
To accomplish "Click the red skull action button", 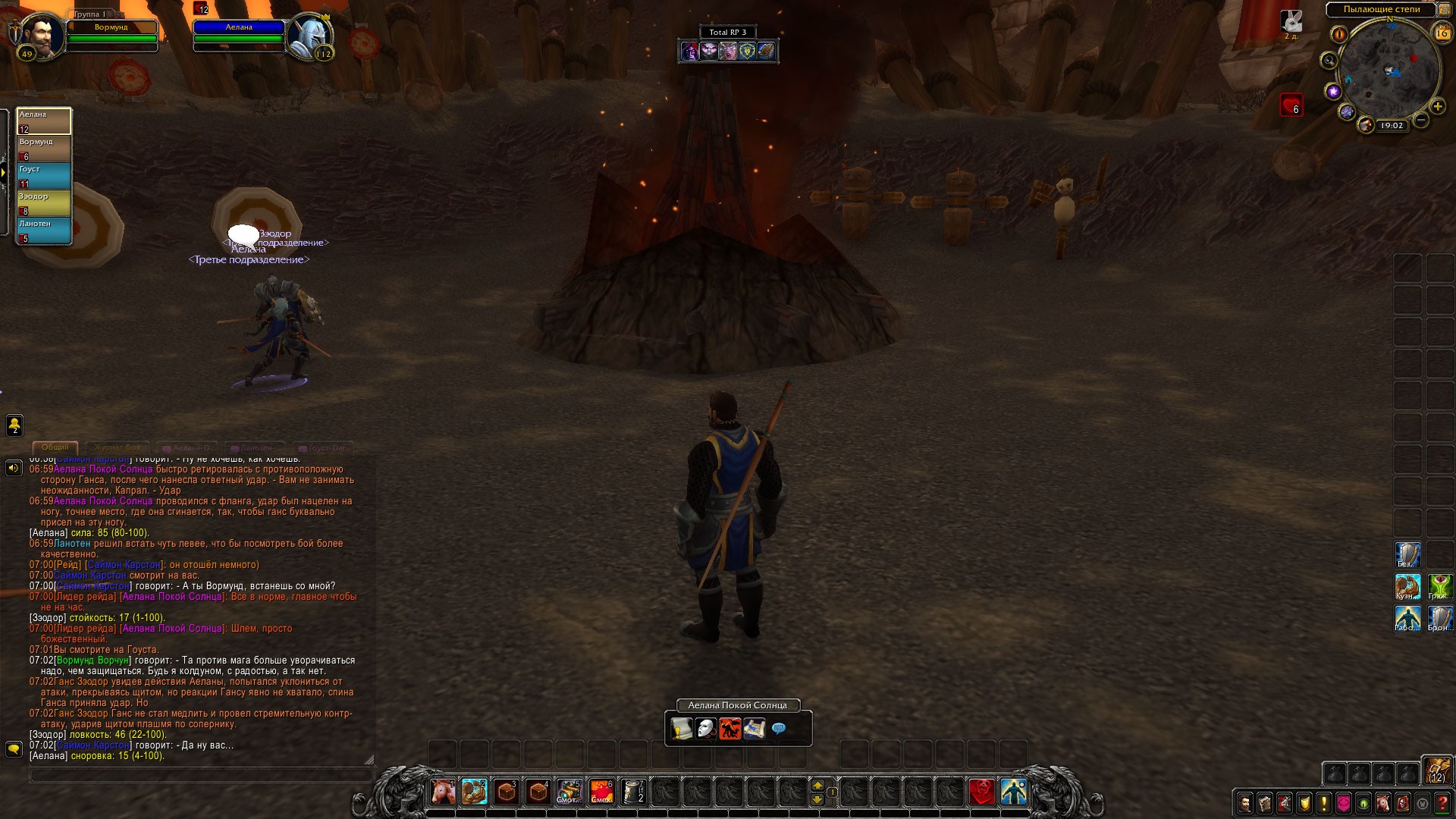I will coord(982,792).
